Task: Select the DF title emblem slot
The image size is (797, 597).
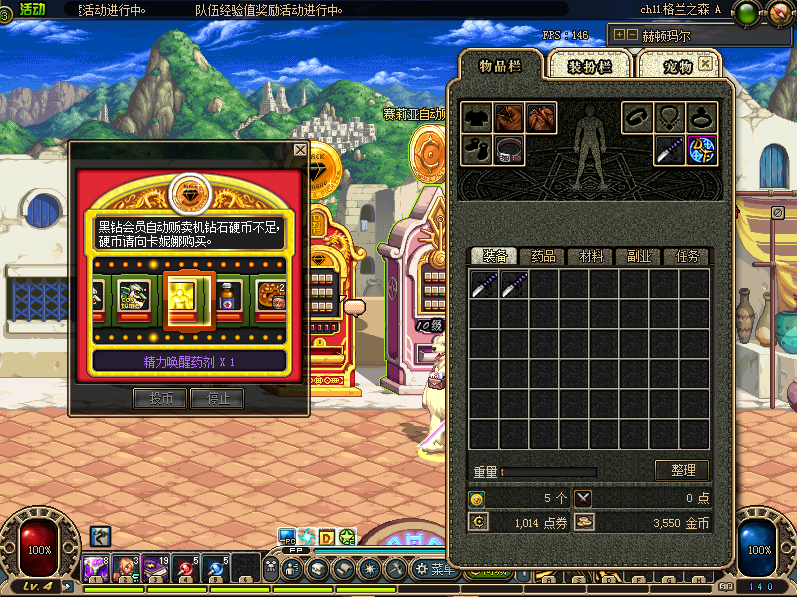Action: point(701,150)
